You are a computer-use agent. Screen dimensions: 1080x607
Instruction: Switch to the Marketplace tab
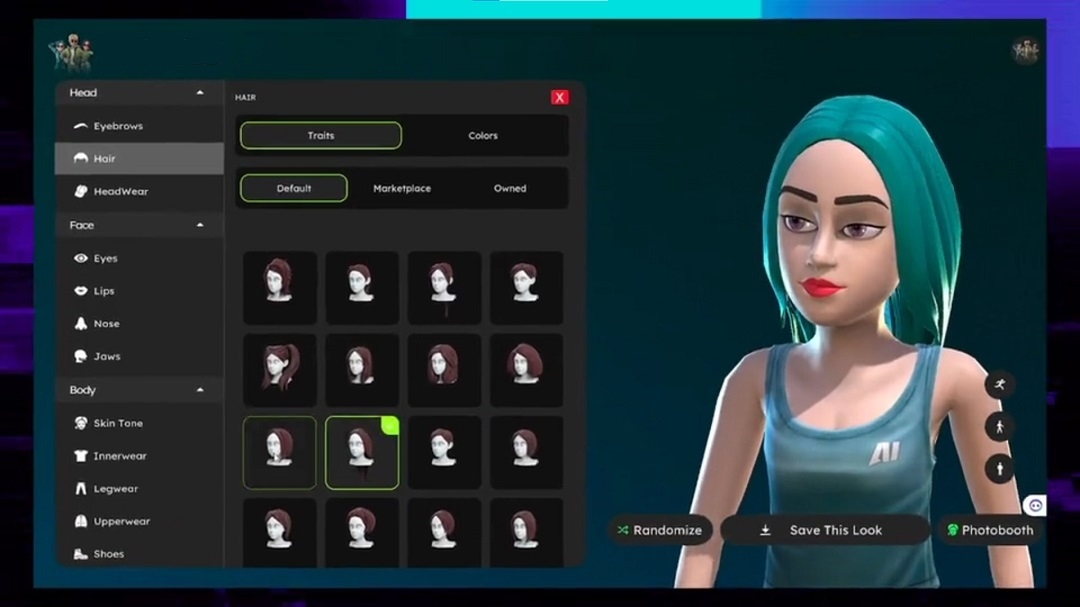[402, 188]
